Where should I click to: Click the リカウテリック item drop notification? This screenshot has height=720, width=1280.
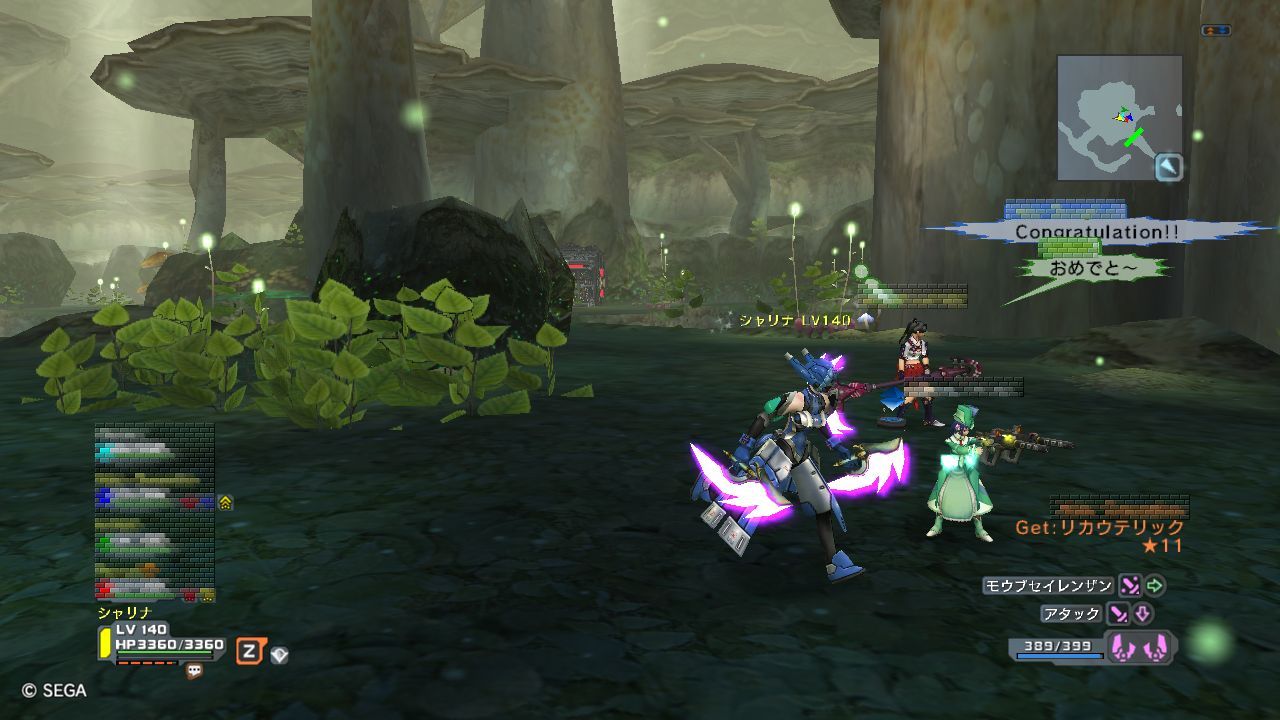pyautogui.click(x=1100, y=528)
